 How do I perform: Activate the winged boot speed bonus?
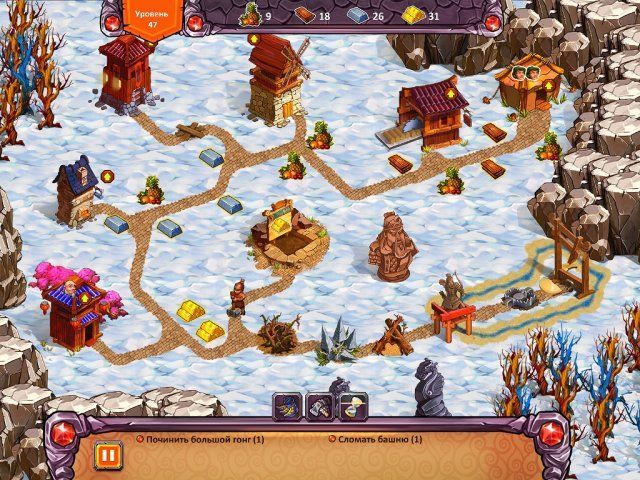click(288, 405)
